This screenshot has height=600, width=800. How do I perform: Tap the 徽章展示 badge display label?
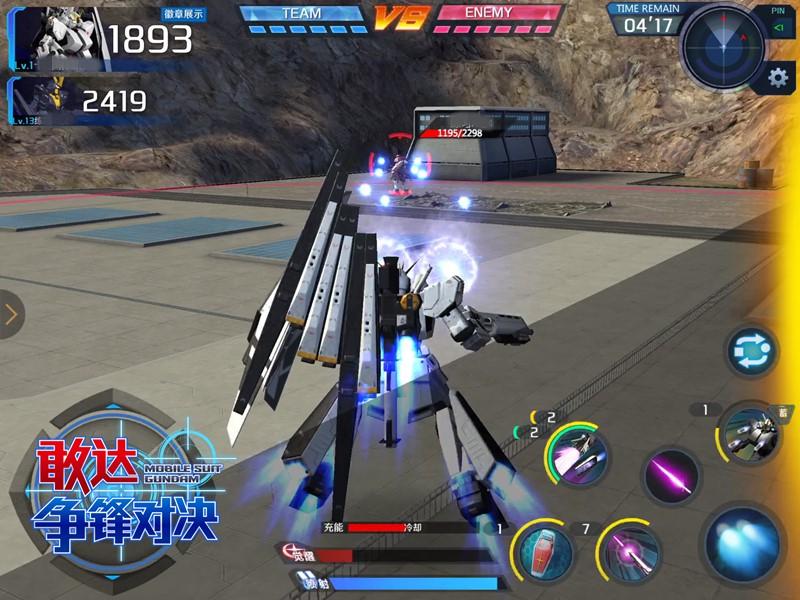183,14
